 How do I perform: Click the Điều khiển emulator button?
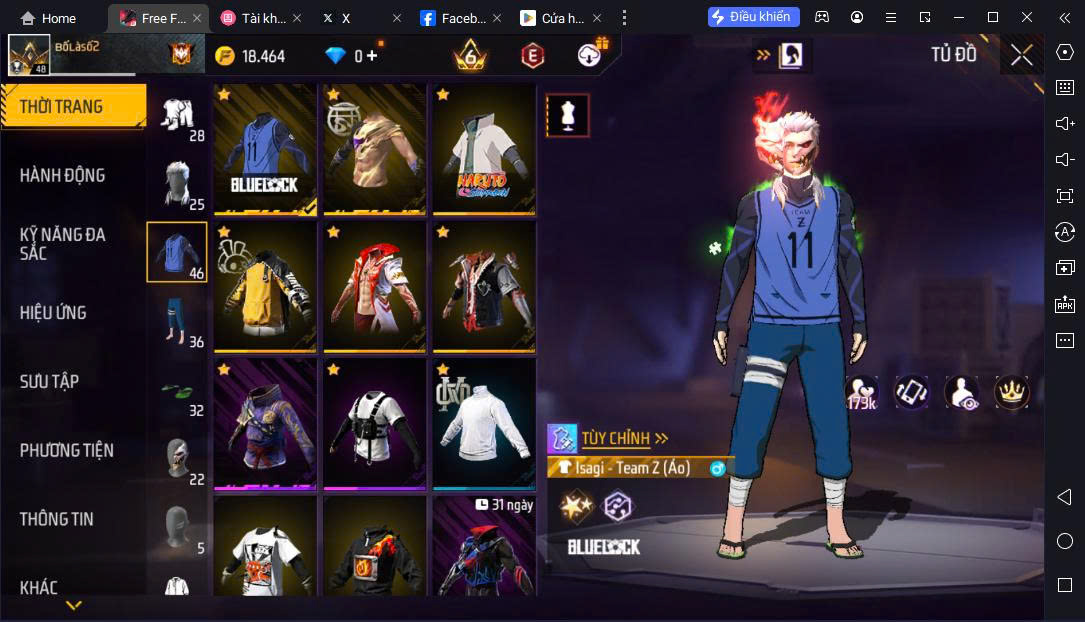754,17
